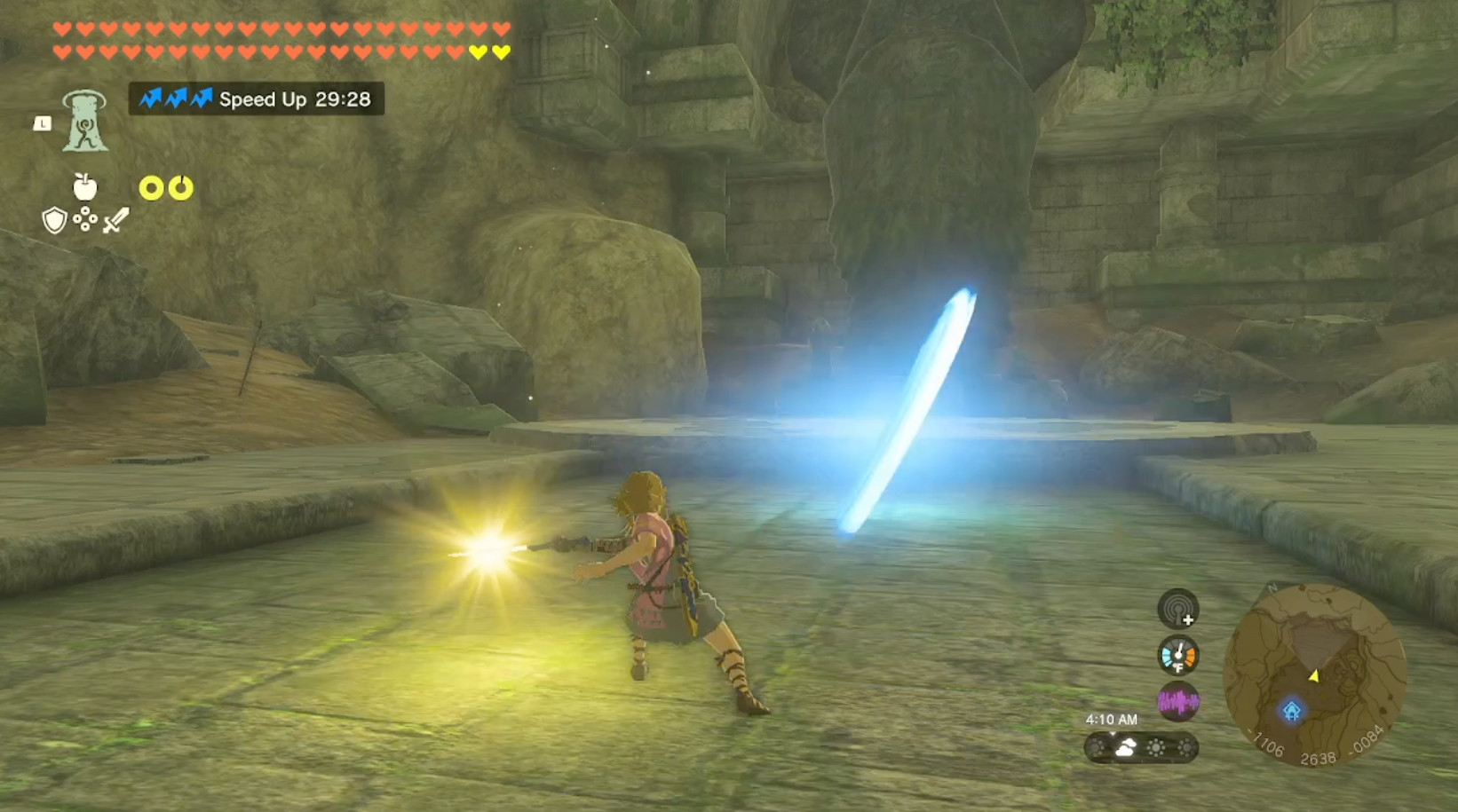Open the purple noise meter indicator
This screenshot has height=812, width=1458.
tap(1178, 699)
